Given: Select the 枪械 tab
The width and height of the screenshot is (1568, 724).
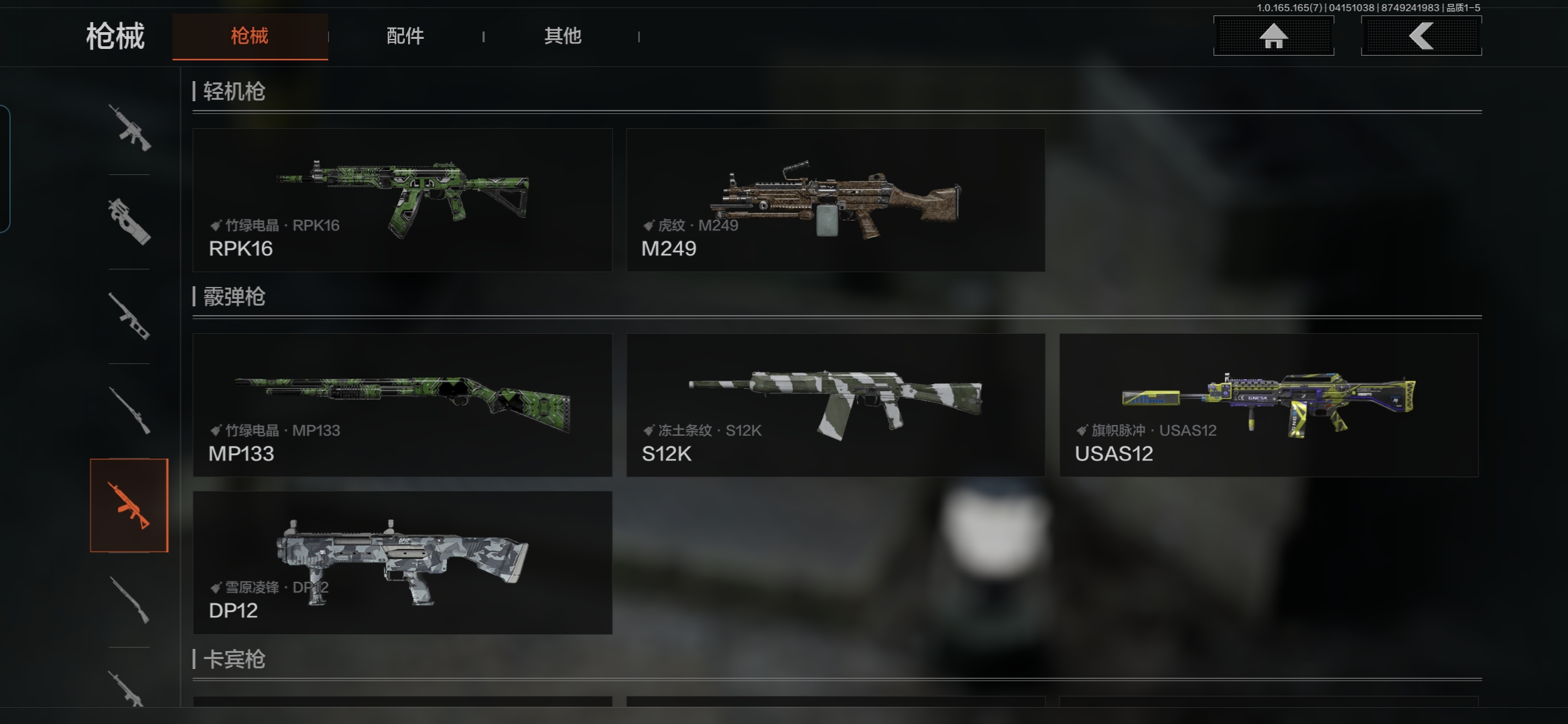Looking at the screenshot, I should (249, 36).
